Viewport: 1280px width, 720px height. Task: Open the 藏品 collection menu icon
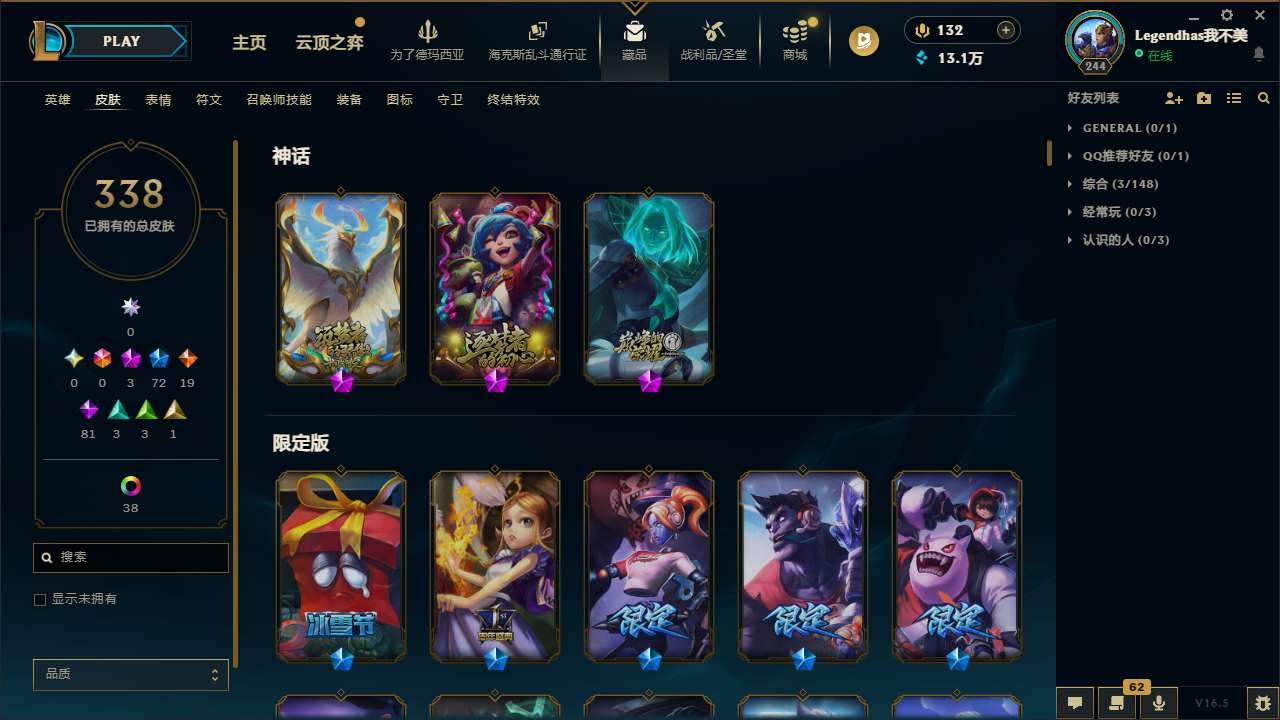coord(635,32)
